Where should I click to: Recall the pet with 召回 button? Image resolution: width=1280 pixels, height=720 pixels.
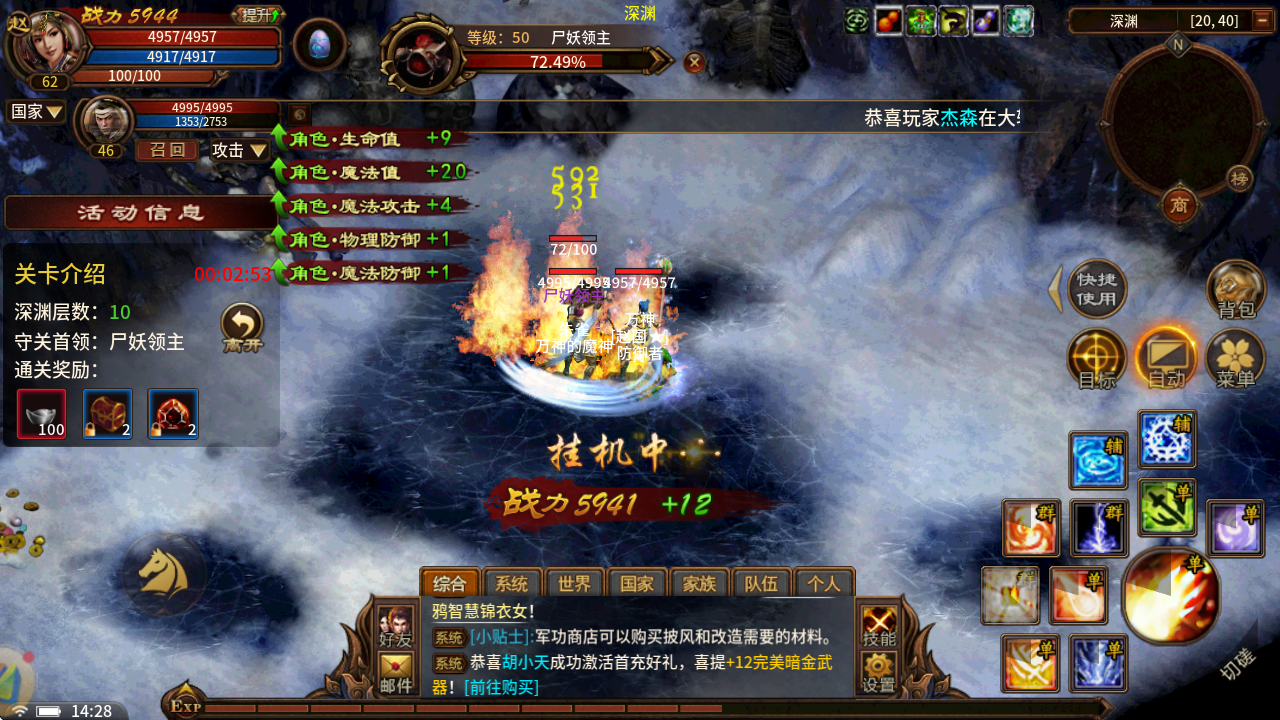tap(167, 150)
